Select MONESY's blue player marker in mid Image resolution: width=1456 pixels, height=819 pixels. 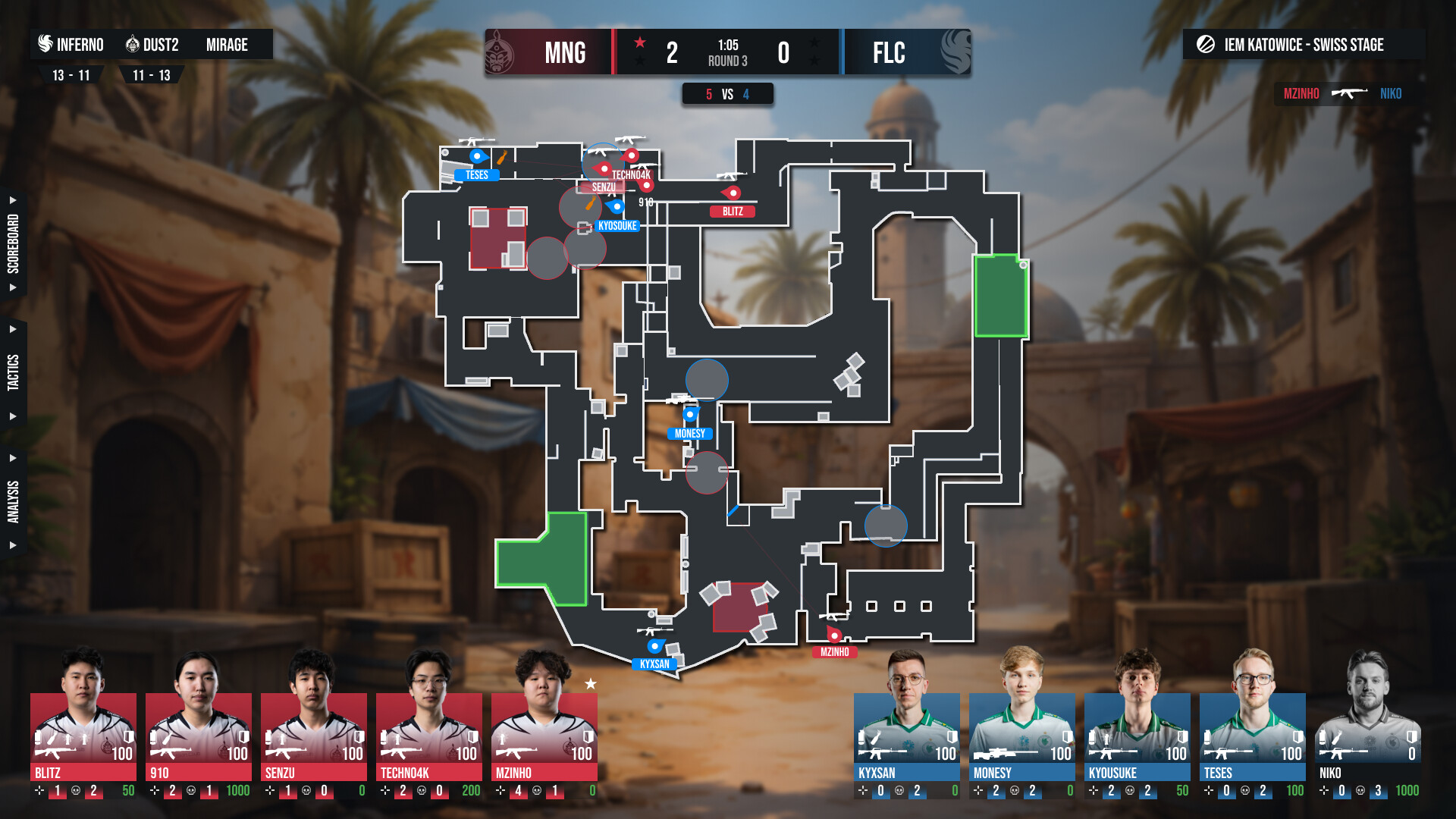pyautogui.click(x=689, y=416)
